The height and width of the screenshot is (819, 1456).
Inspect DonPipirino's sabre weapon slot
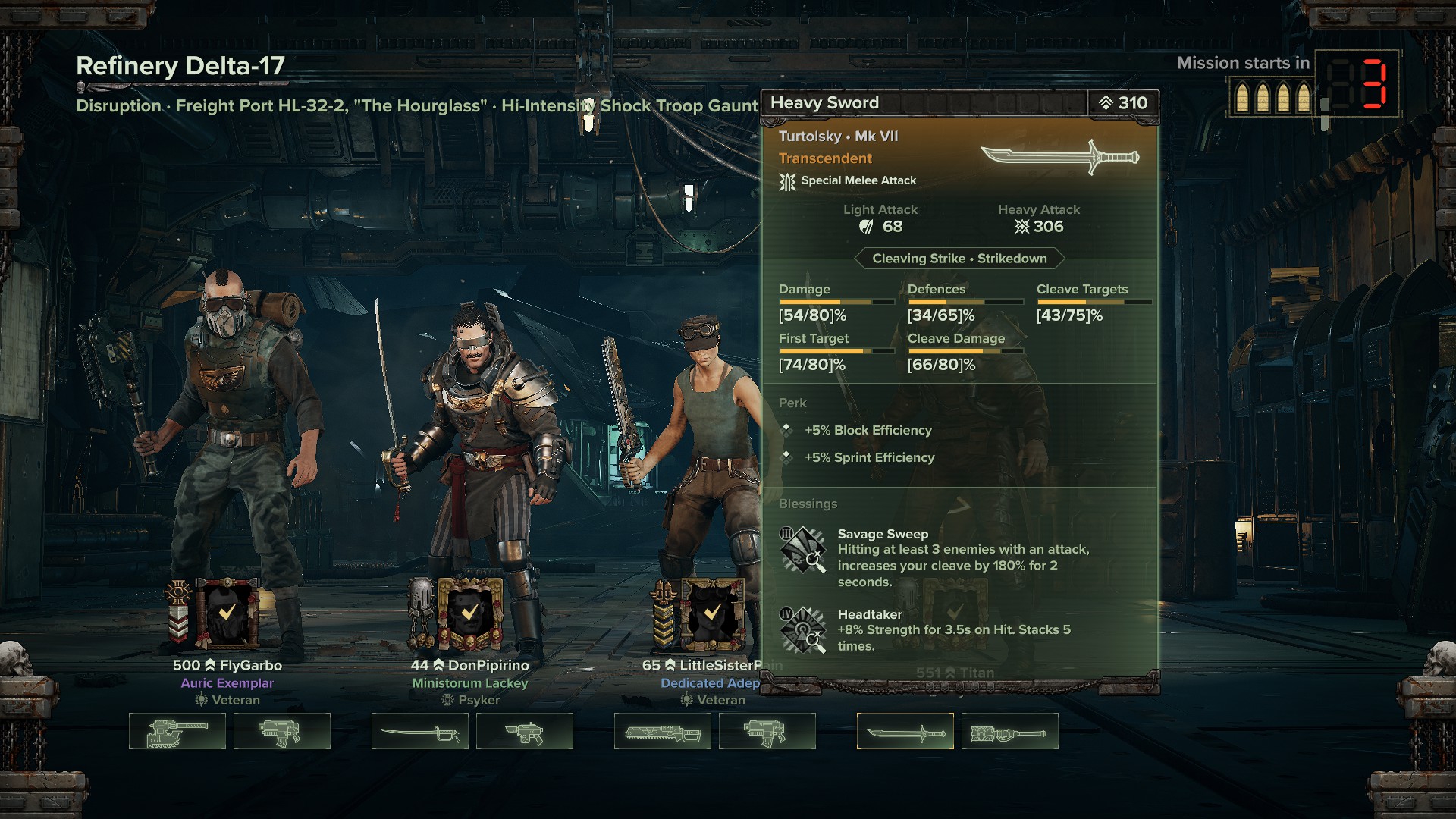tap(420, 731)
